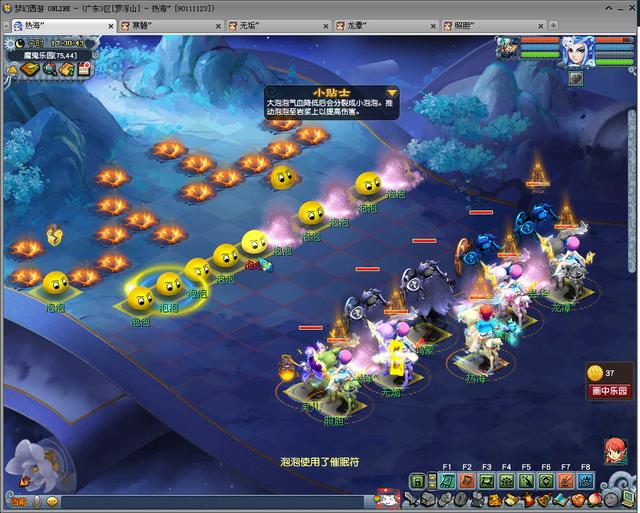Open the pet portrait panel

pyautogui.click(x=506, y=46)
